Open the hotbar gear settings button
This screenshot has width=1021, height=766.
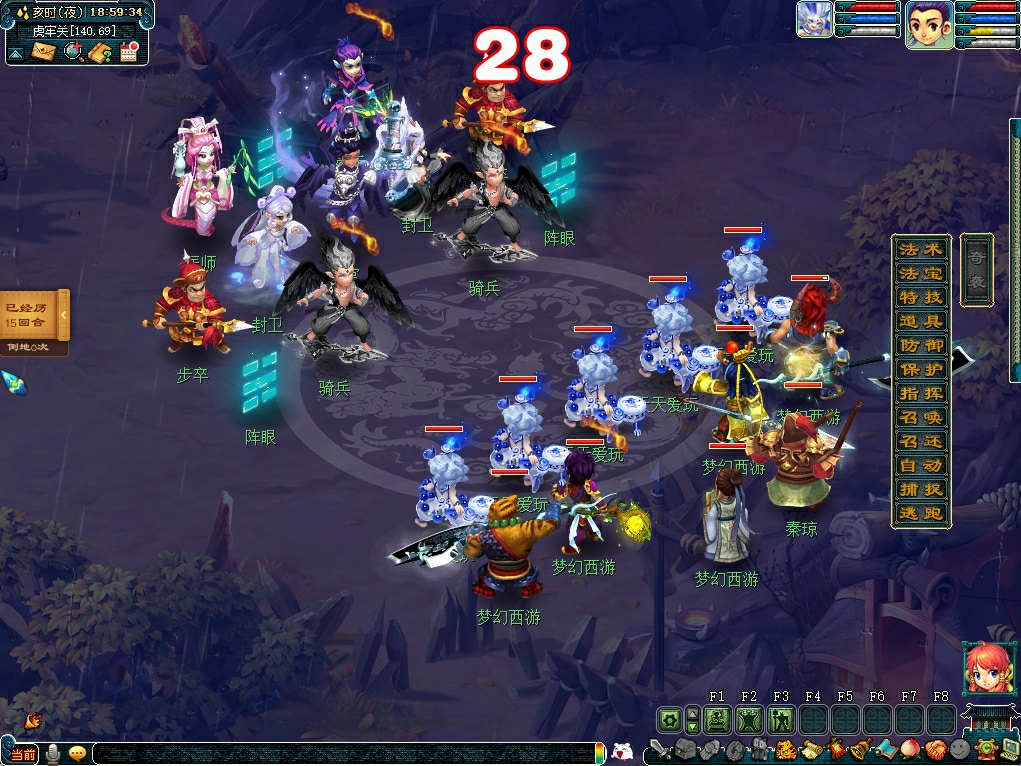click(x=669, y=719)
